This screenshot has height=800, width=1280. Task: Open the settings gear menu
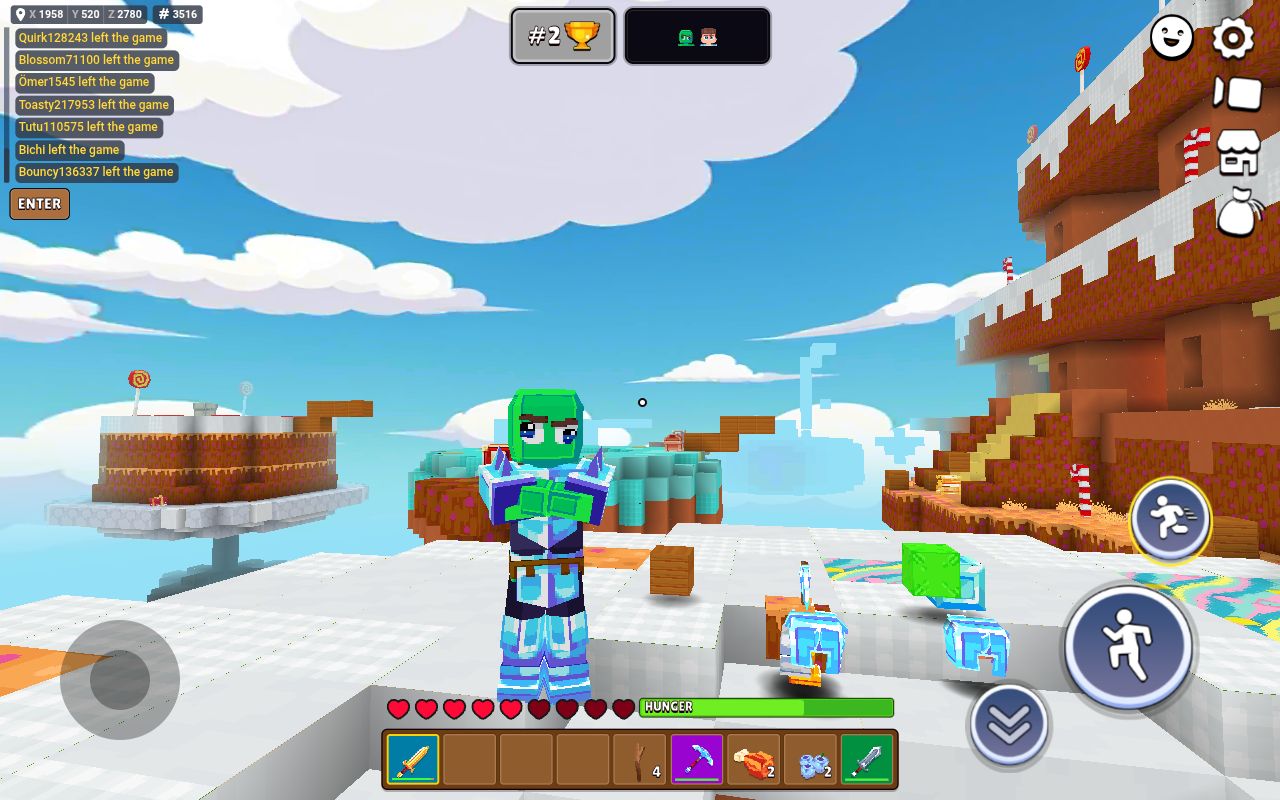click(1233, 38)
